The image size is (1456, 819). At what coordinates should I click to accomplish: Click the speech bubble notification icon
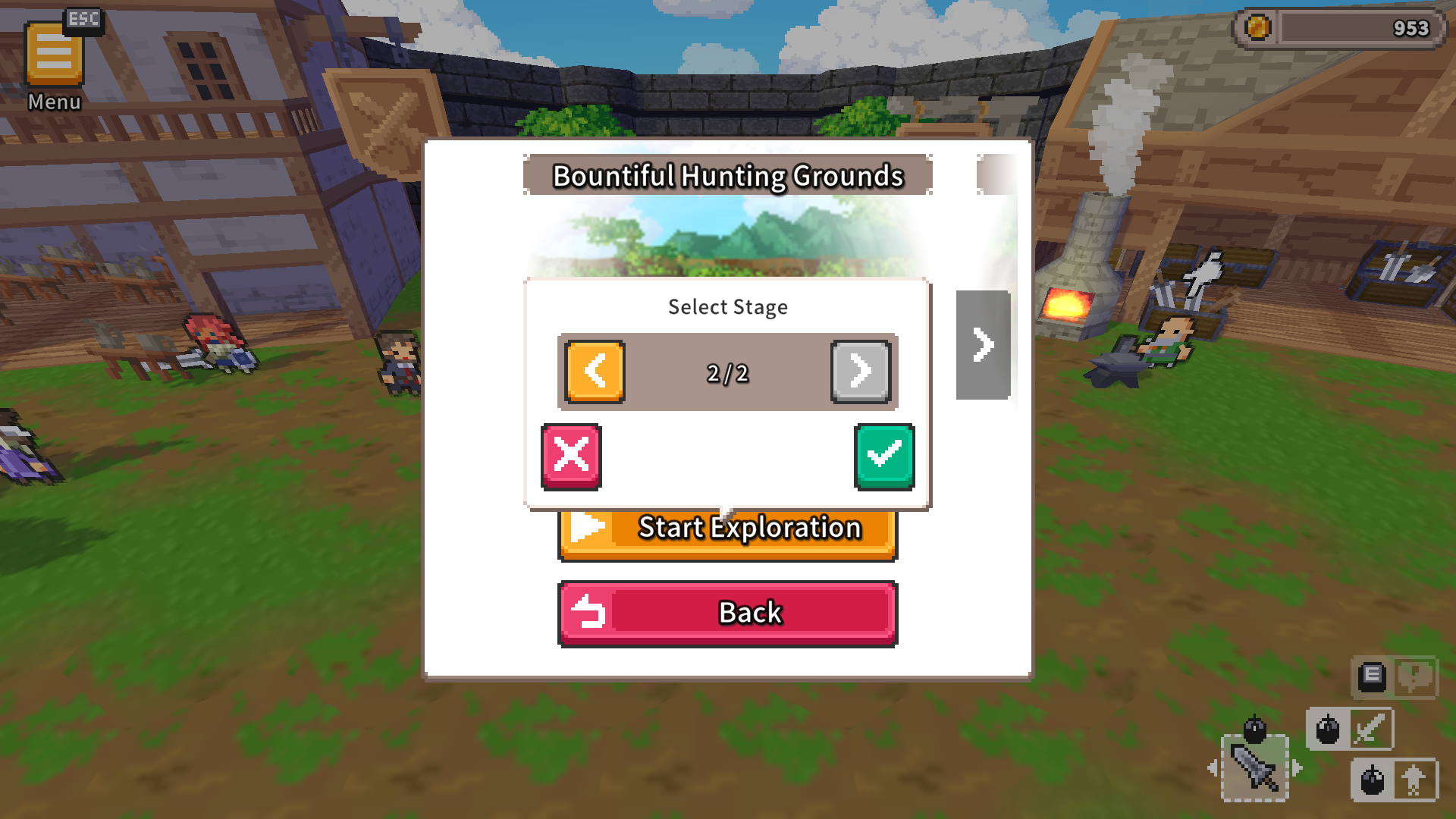coord(1417,679)
